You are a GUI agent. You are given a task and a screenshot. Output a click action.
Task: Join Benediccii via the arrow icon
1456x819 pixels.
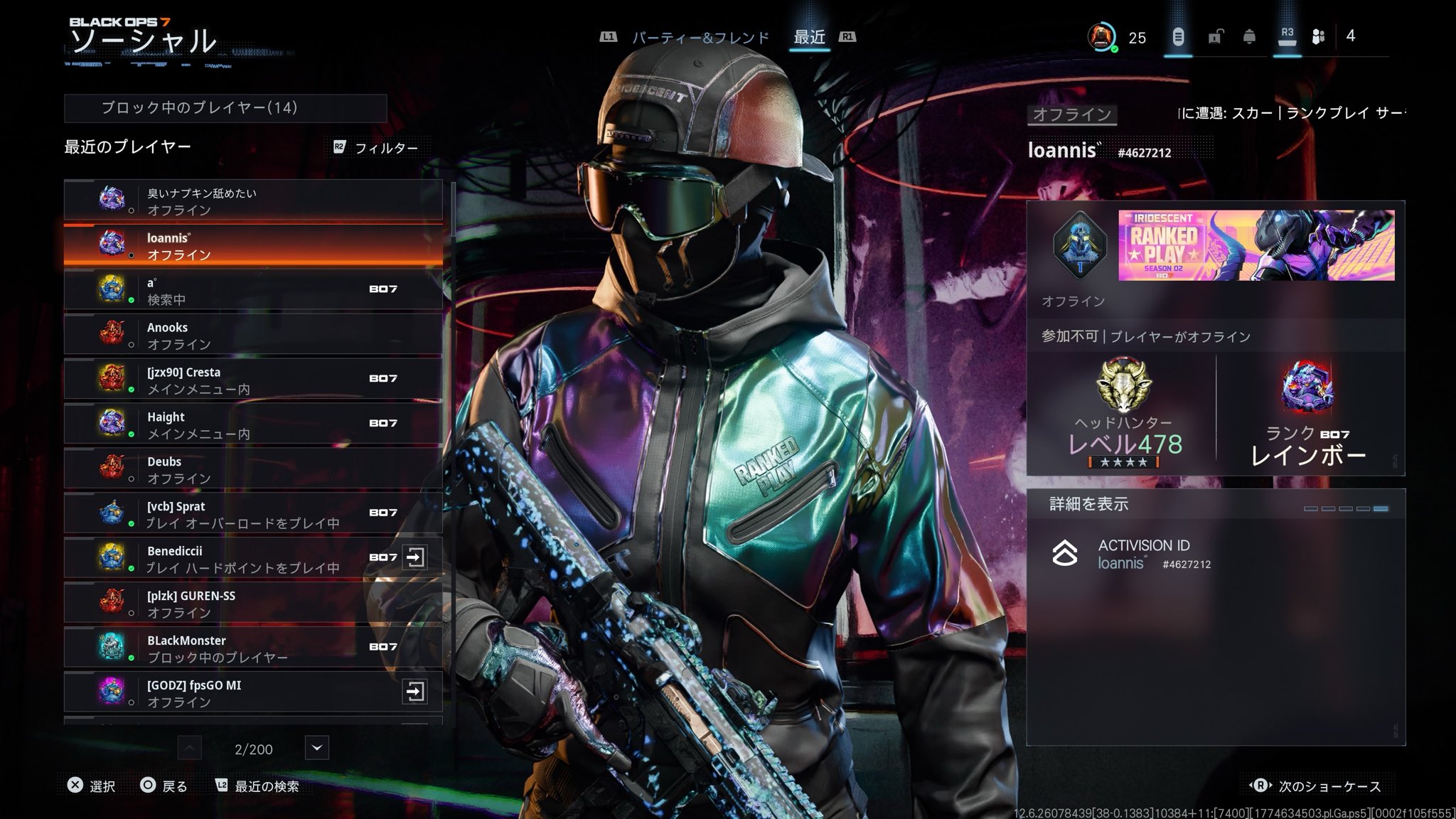pyautogui.click(x=415, y=557)
